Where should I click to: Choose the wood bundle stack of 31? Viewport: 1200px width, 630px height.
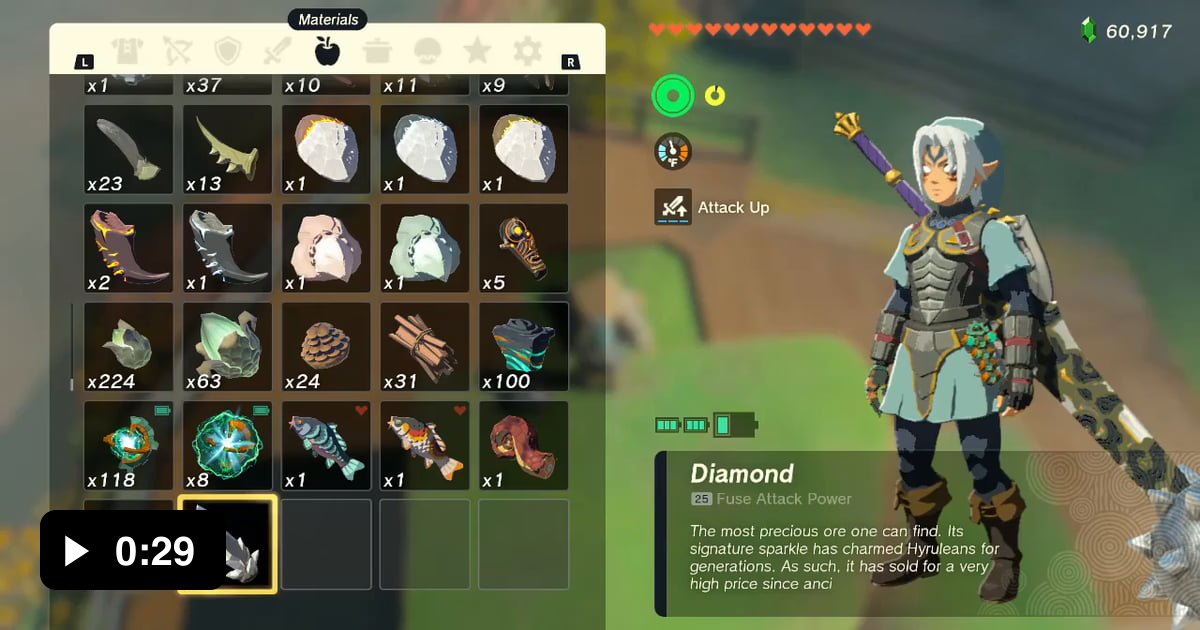coord(425,347)
